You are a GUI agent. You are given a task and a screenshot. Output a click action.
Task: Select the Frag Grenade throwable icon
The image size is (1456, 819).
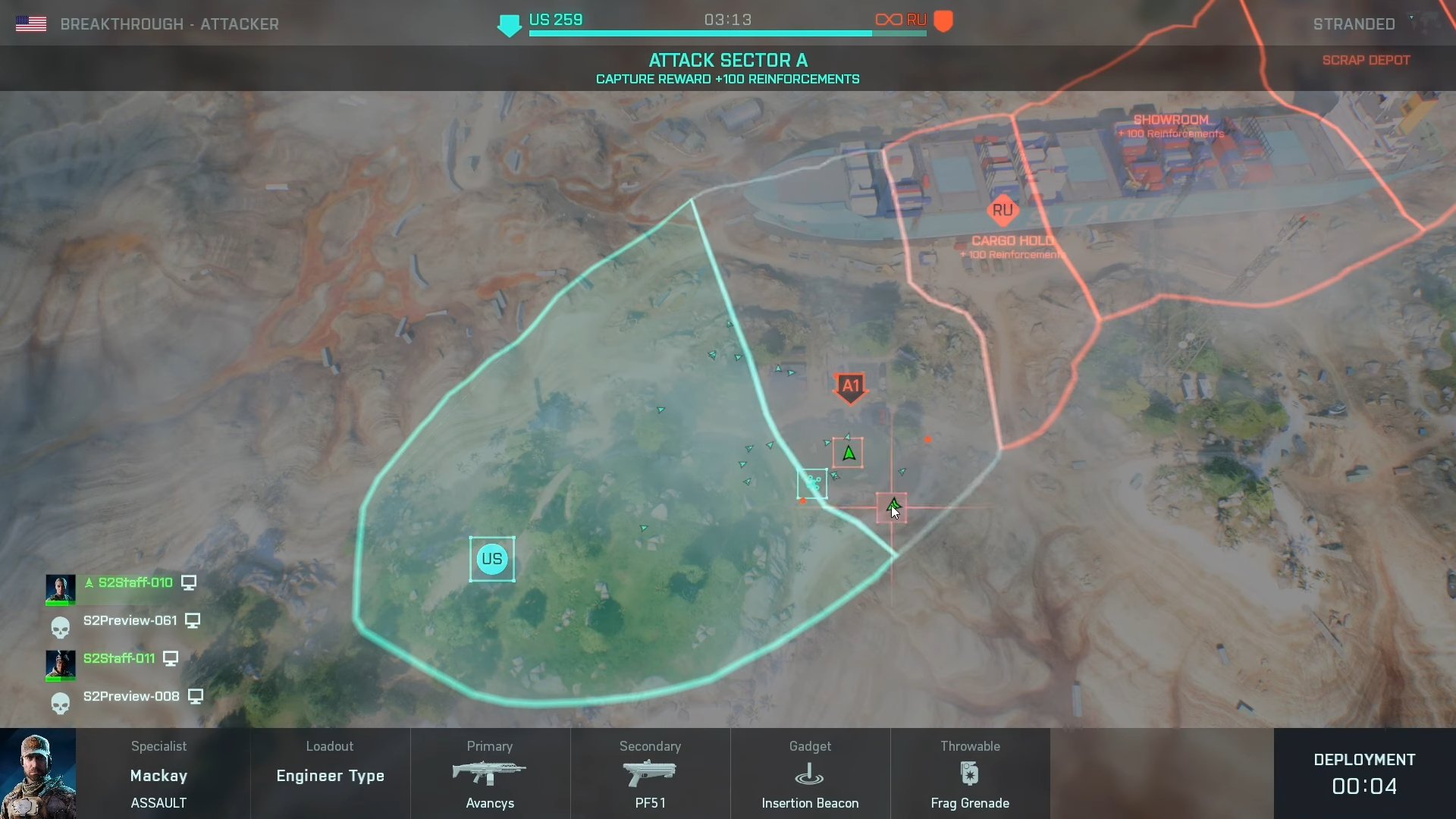point(970,773)
